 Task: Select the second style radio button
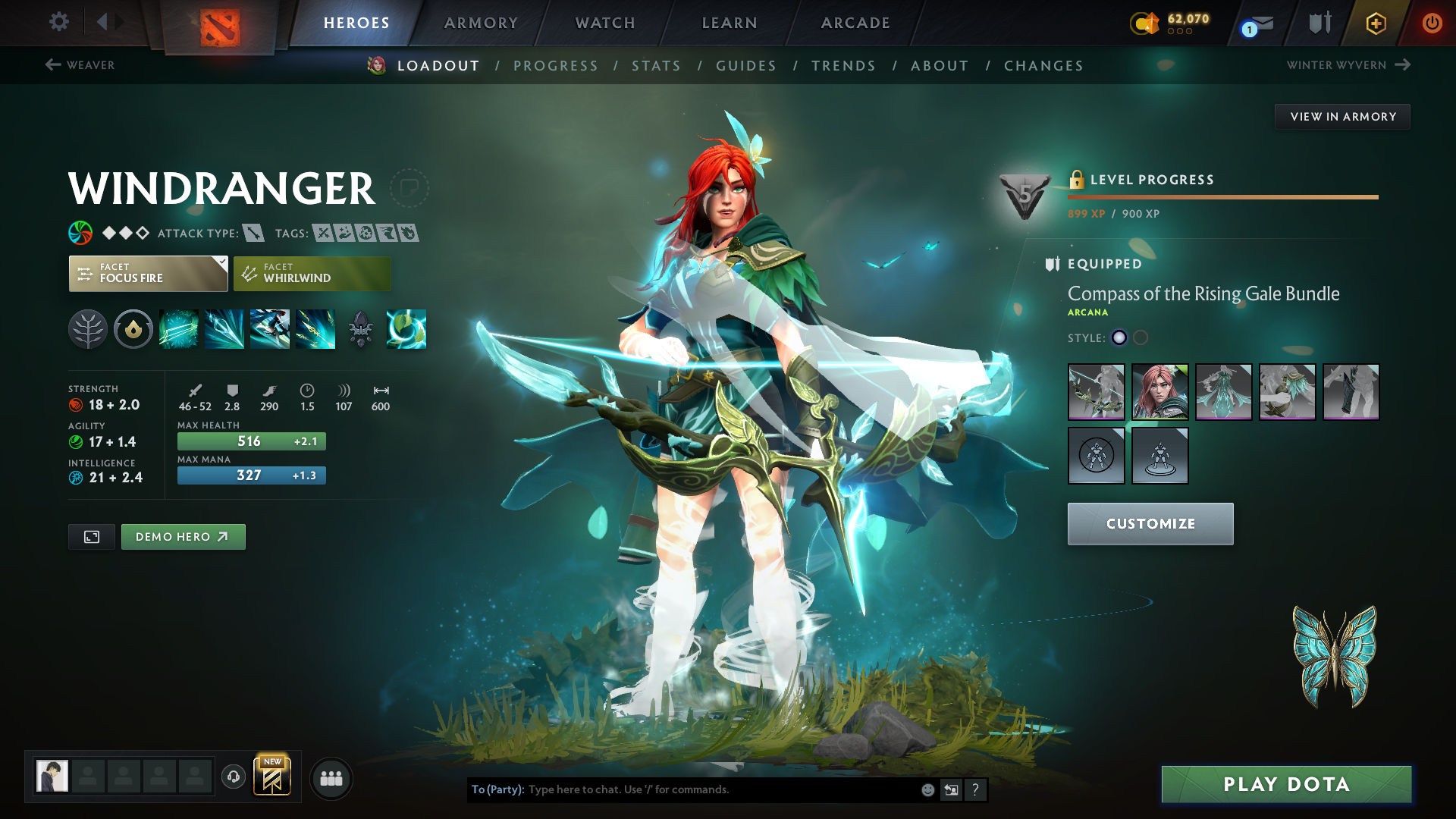[1141, 338]
